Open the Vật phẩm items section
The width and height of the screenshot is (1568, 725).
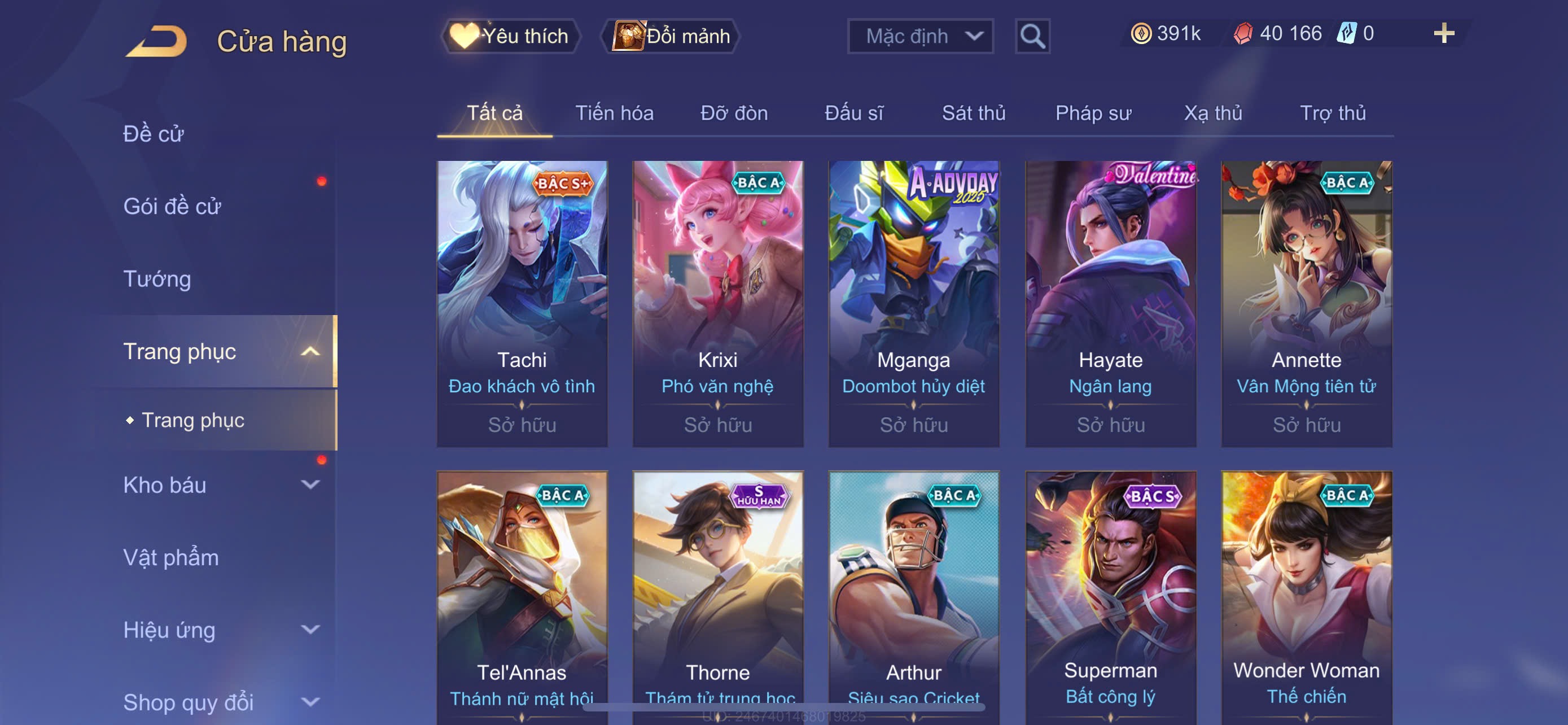pos(171,558)
